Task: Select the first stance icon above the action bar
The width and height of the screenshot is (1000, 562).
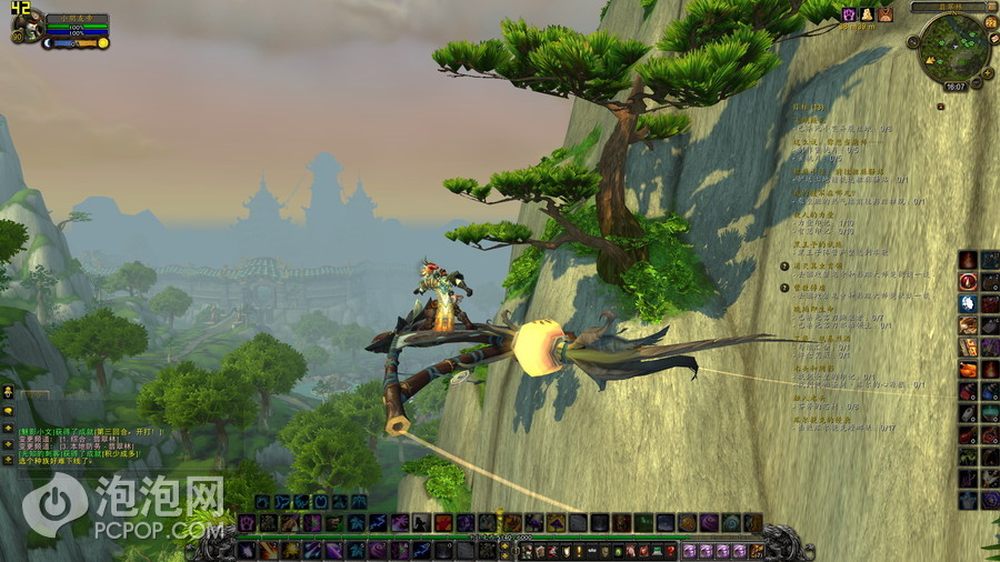Action: [263, 502]
